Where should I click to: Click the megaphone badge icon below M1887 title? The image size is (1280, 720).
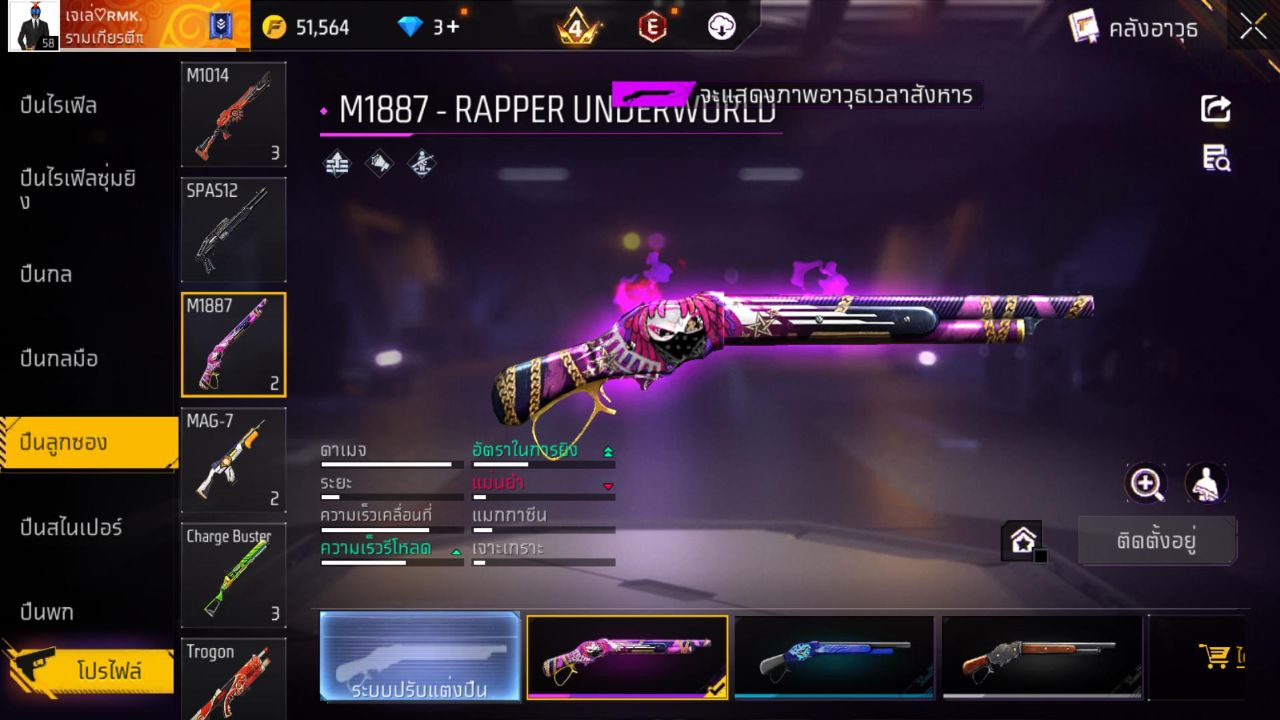[378, 163]
